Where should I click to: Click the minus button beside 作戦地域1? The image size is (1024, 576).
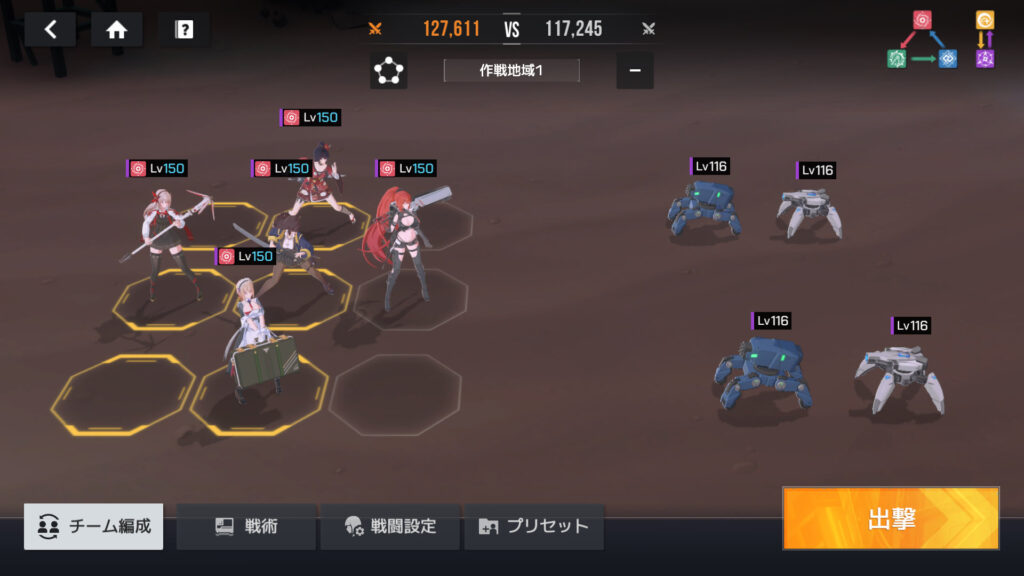635,70
